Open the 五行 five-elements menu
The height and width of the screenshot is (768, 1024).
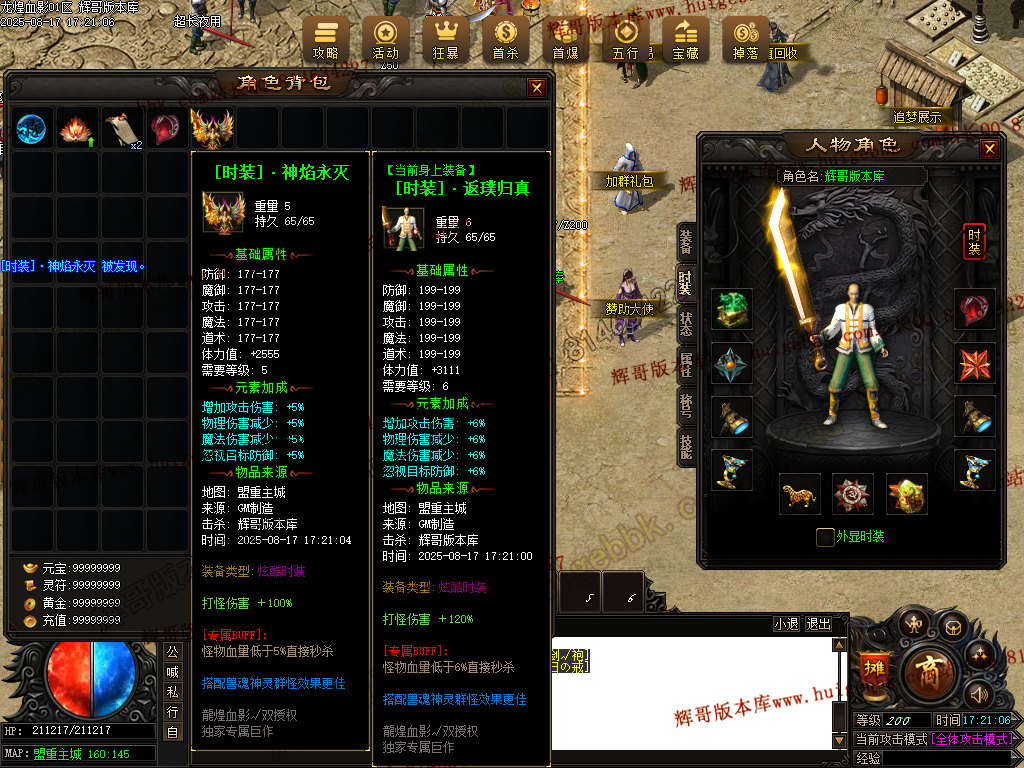click(x=625, y=37)
